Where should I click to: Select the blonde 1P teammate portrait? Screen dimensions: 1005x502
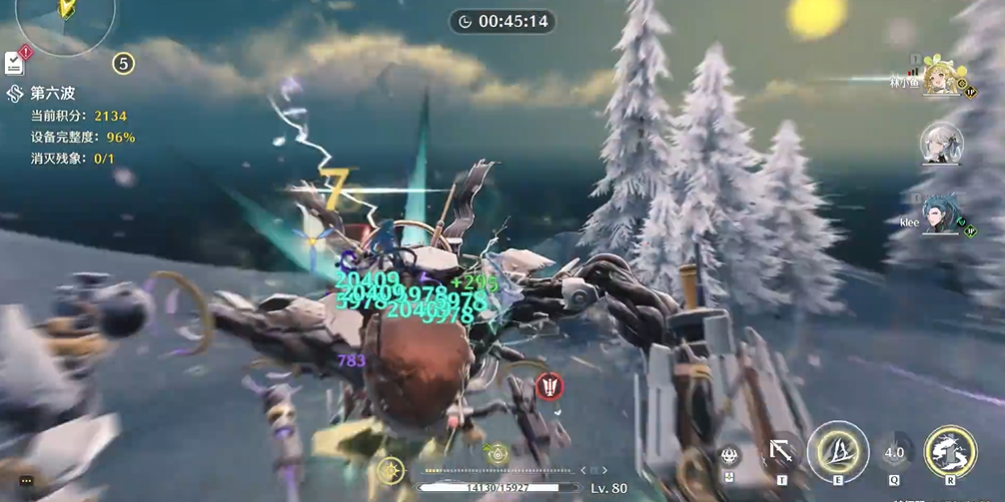point(941,78)
